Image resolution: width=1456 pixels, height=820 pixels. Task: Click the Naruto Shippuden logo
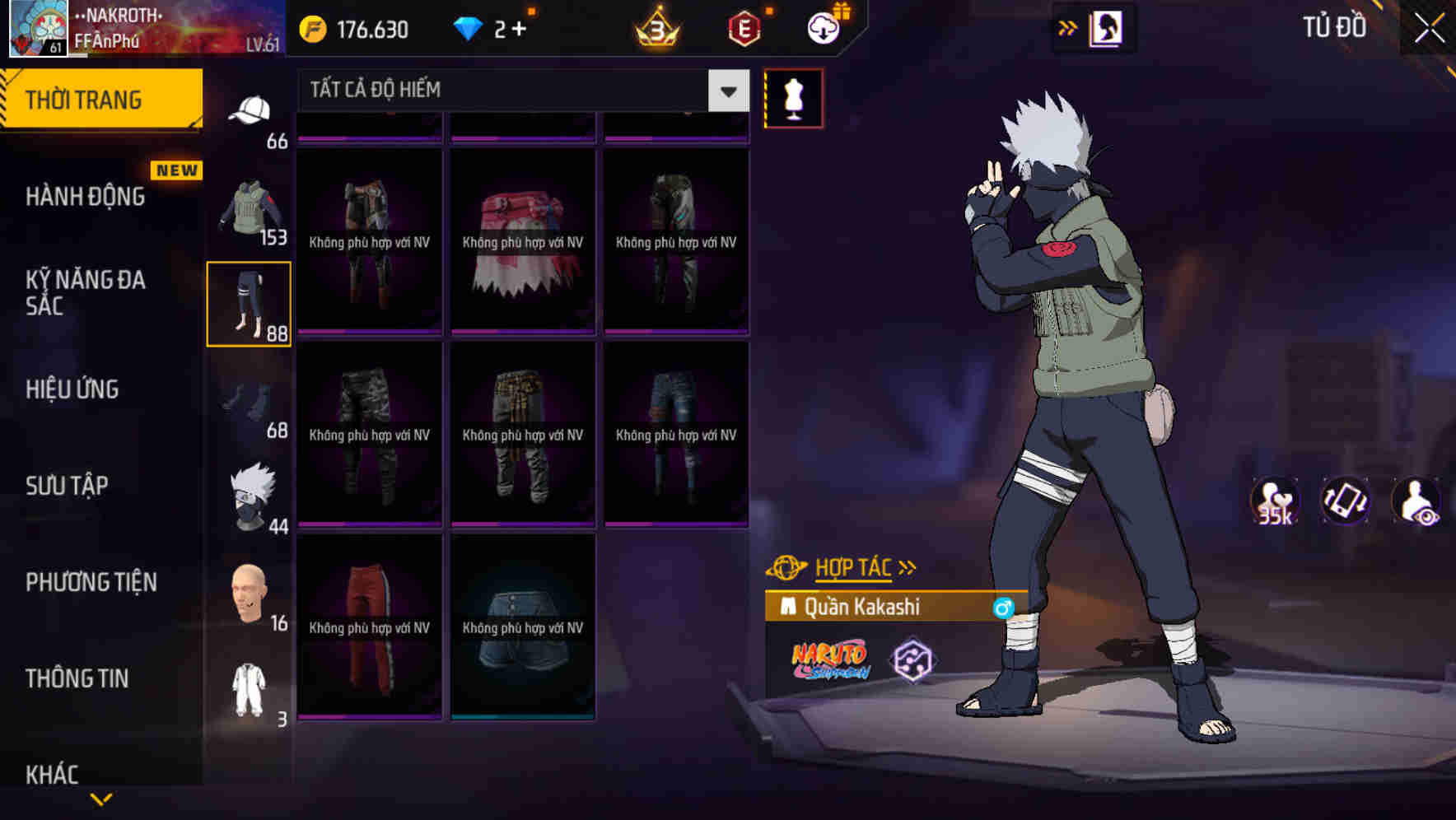(828, 659)
